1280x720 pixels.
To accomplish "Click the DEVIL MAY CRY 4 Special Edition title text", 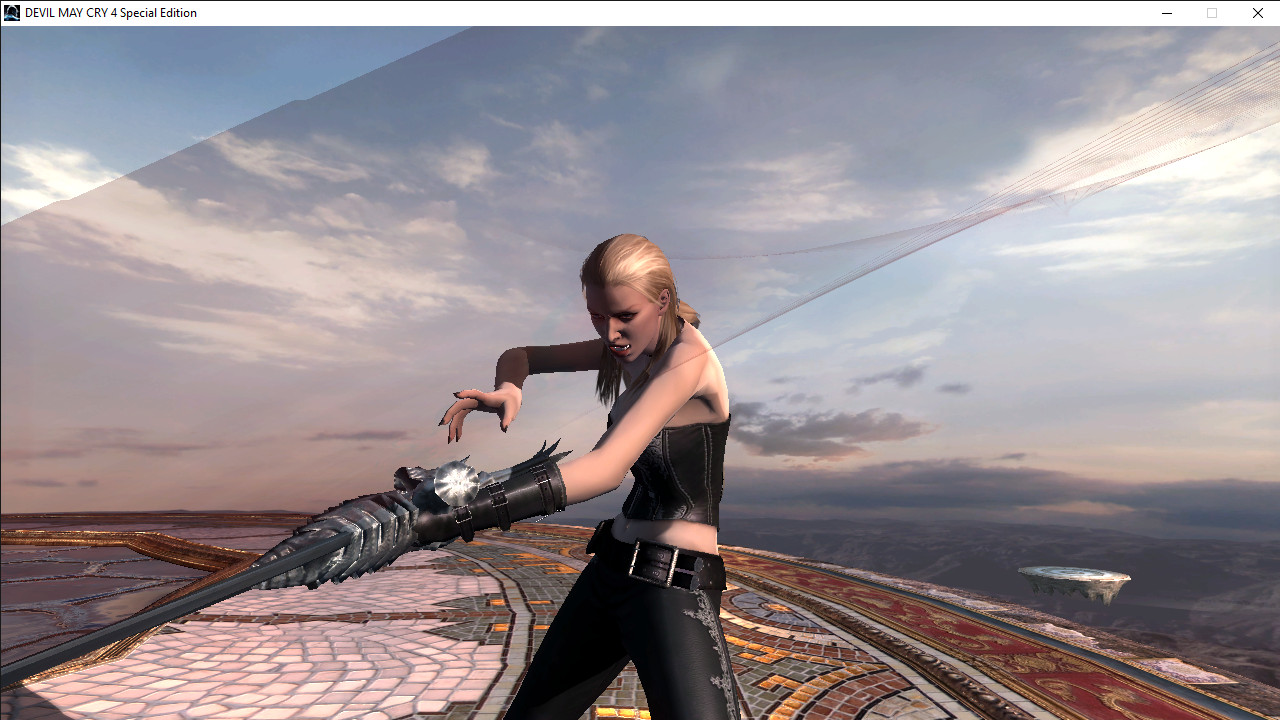I will (x=110, y=12).
